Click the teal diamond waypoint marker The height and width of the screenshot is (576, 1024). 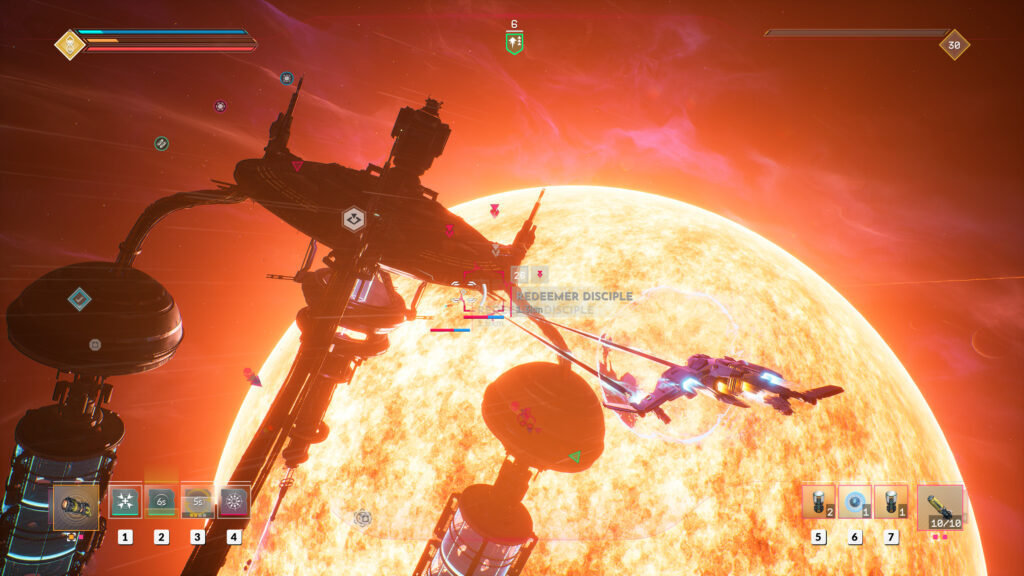[x=80, y=298]
